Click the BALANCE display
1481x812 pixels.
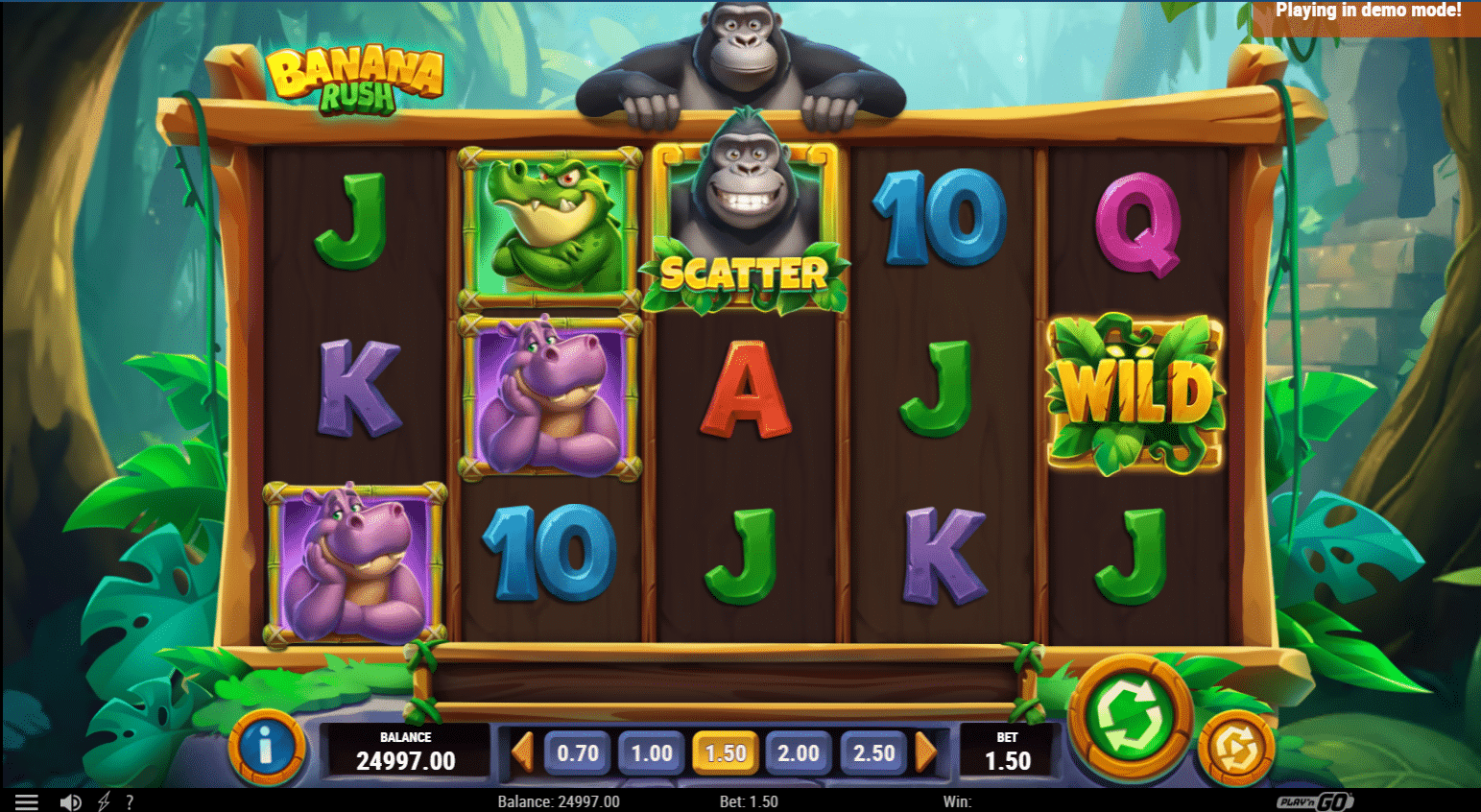(x=407, y=752)
